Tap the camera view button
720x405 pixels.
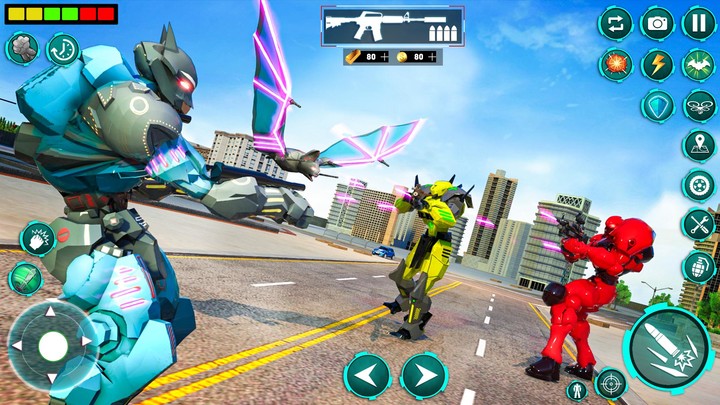pyautogui.click(x=657, y=22)
